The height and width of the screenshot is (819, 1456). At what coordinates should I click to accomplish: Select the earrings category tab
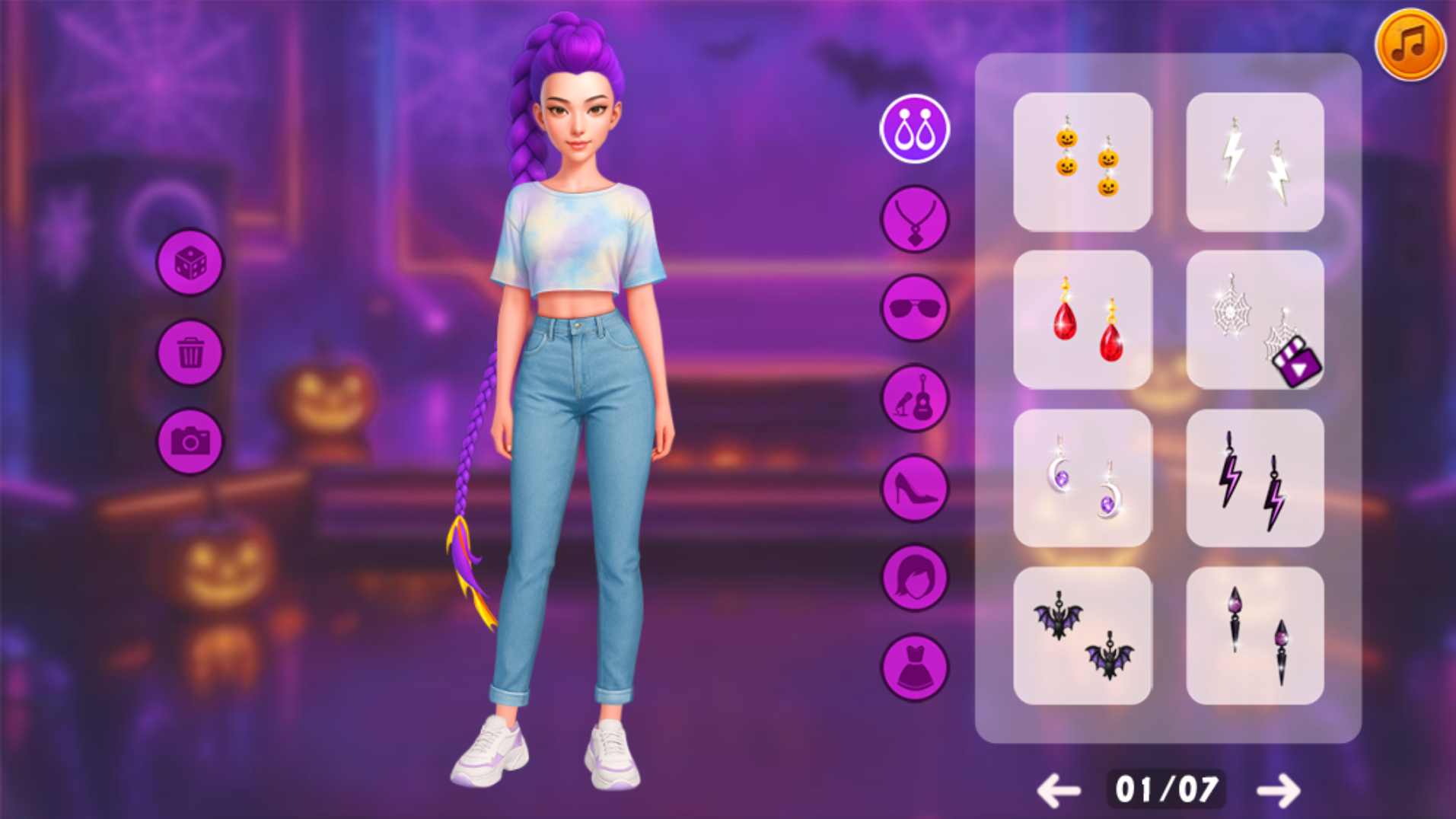coord(914,129)
